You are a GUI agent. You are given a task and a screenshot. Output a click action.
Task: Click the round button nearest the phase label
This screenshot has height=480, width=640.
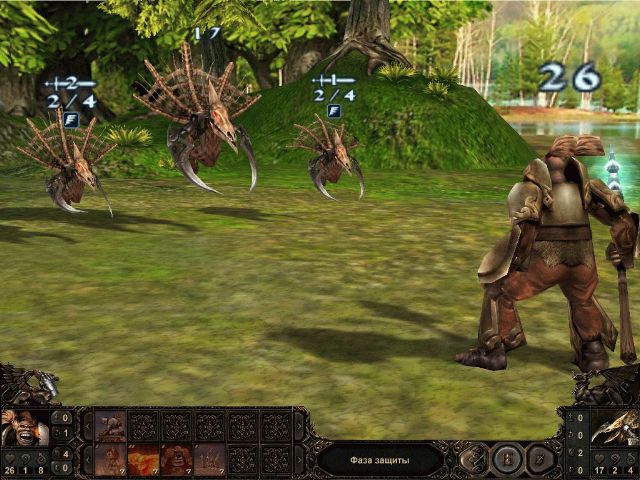click(x=473, y=459)
